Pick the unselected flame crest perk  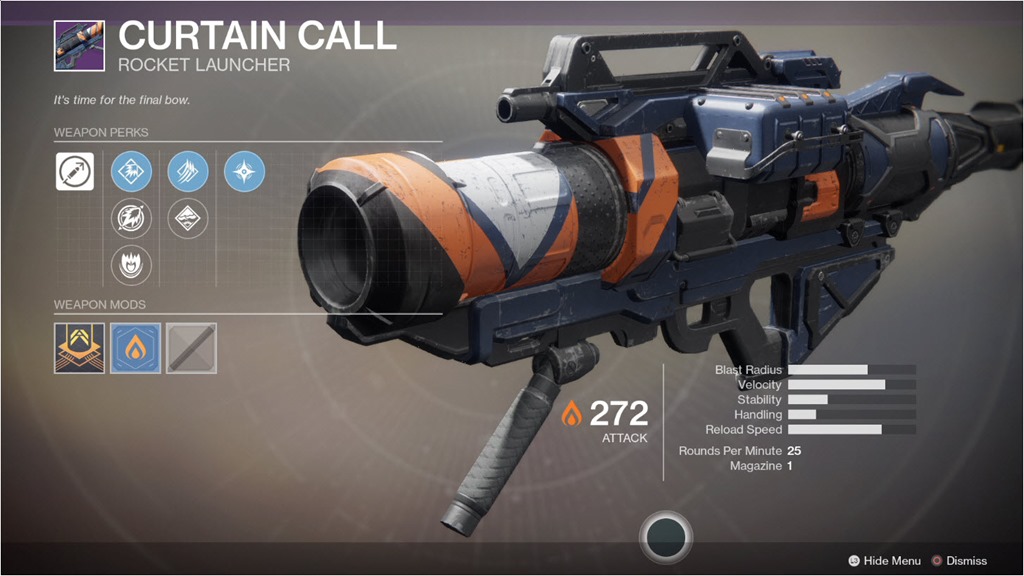tap(131, 266)
